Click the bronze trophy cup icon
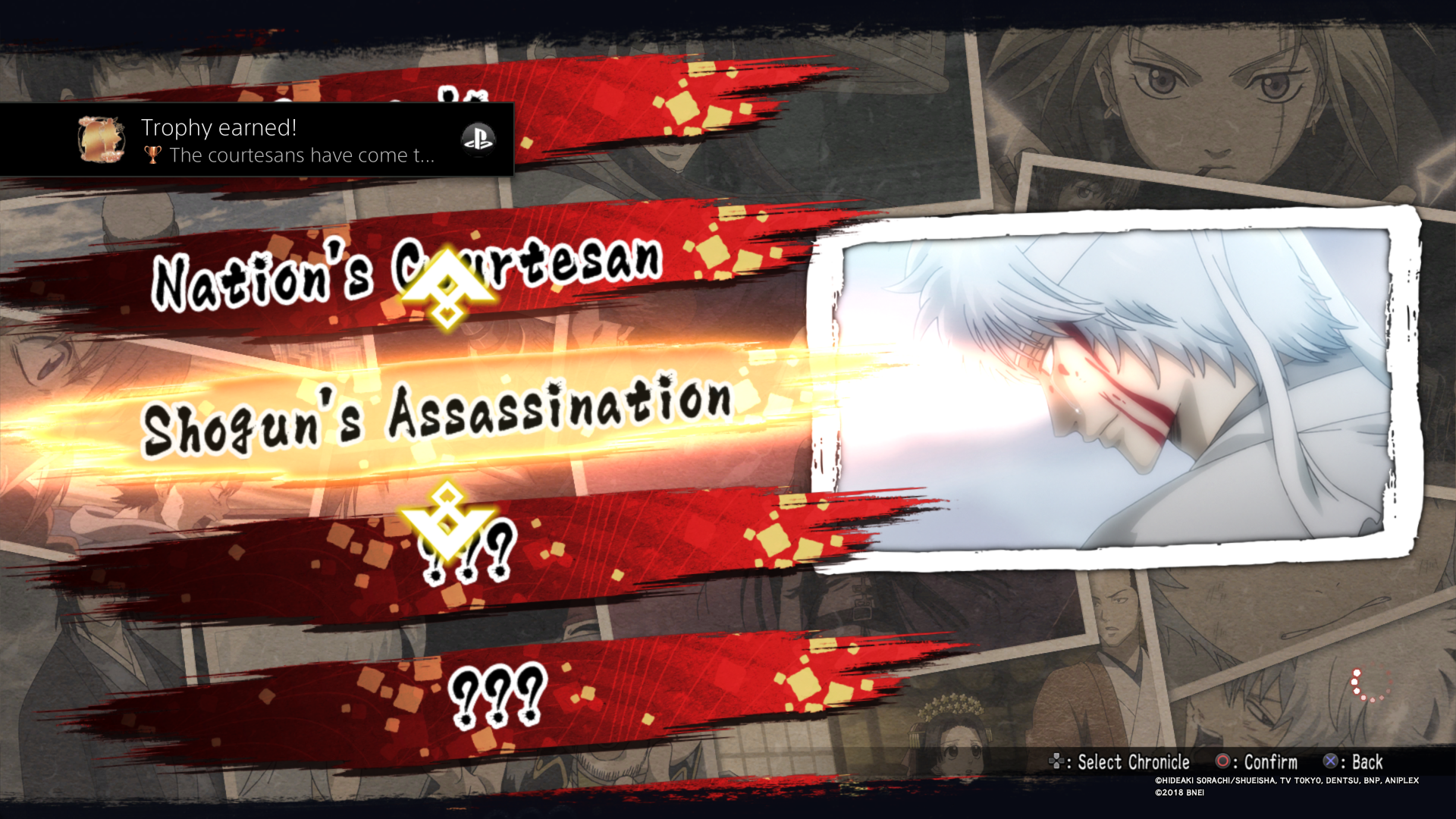Screen dimensions: 1456x819 (x=154, y=156)
